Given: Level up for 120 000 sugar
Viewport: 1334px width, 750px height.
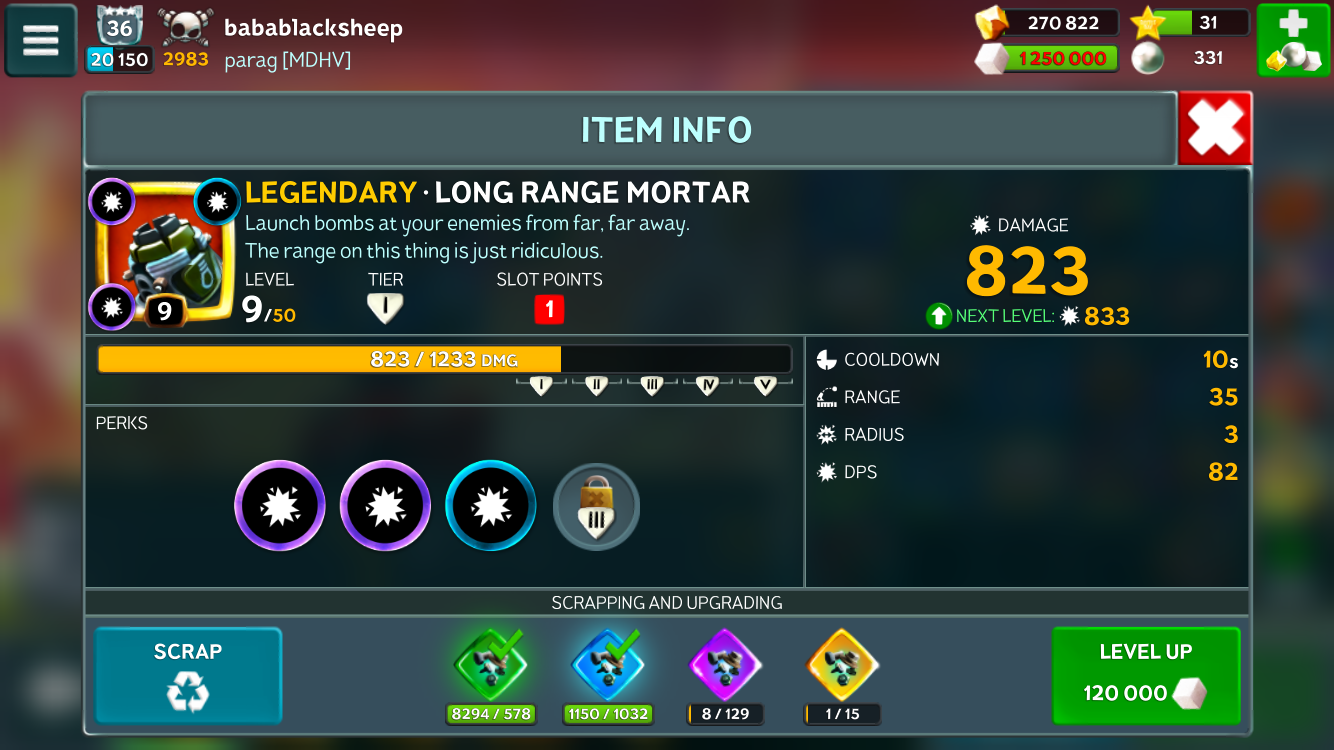Looking at the screenshot, I should (x=1146, y=675).
